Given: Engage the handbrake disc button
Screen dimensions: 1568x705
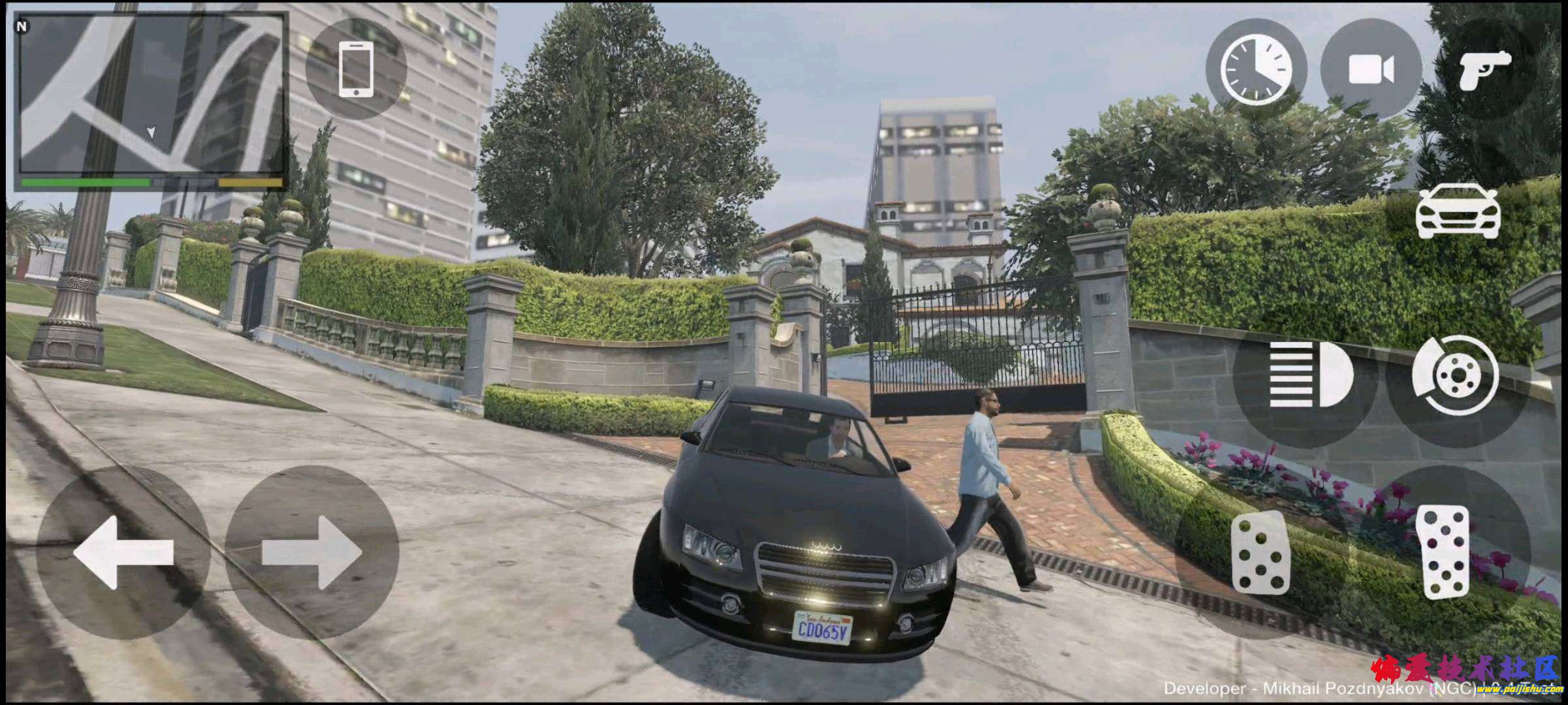Looking at the screenshot, I should point(1455,375).
